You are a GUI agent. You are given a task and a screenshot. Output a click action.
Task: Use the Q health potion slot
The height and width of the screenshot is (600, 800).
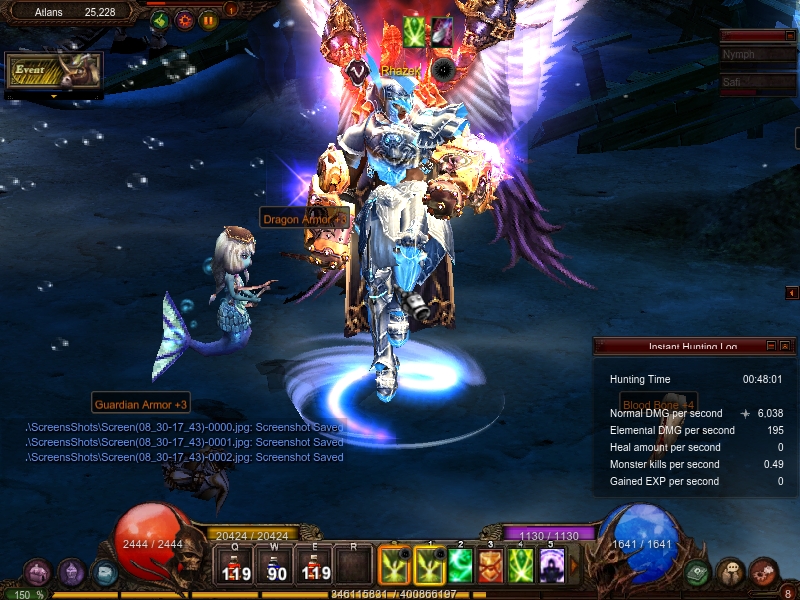[236, 566]
